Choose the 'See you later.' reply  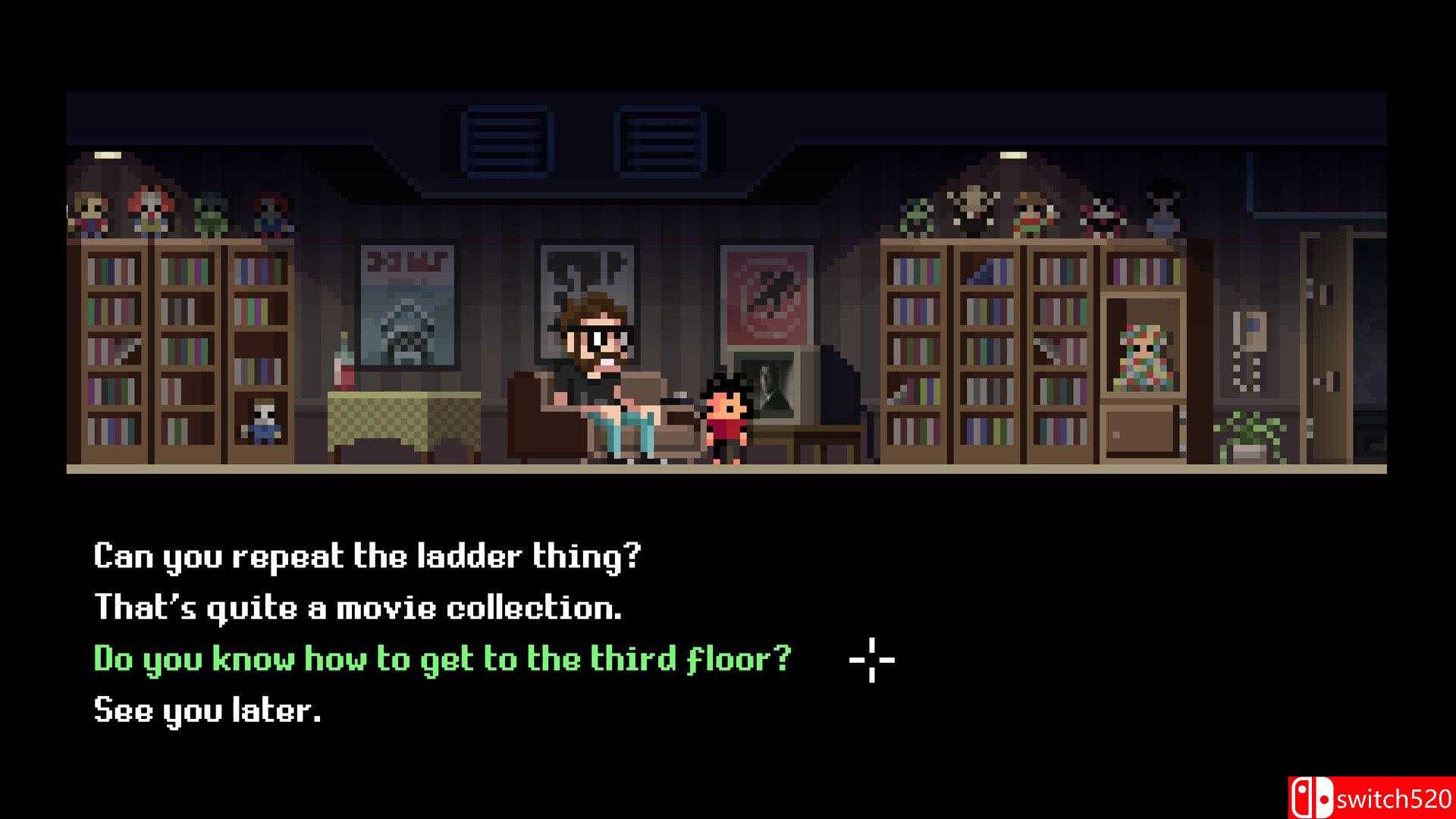[207, 711]
